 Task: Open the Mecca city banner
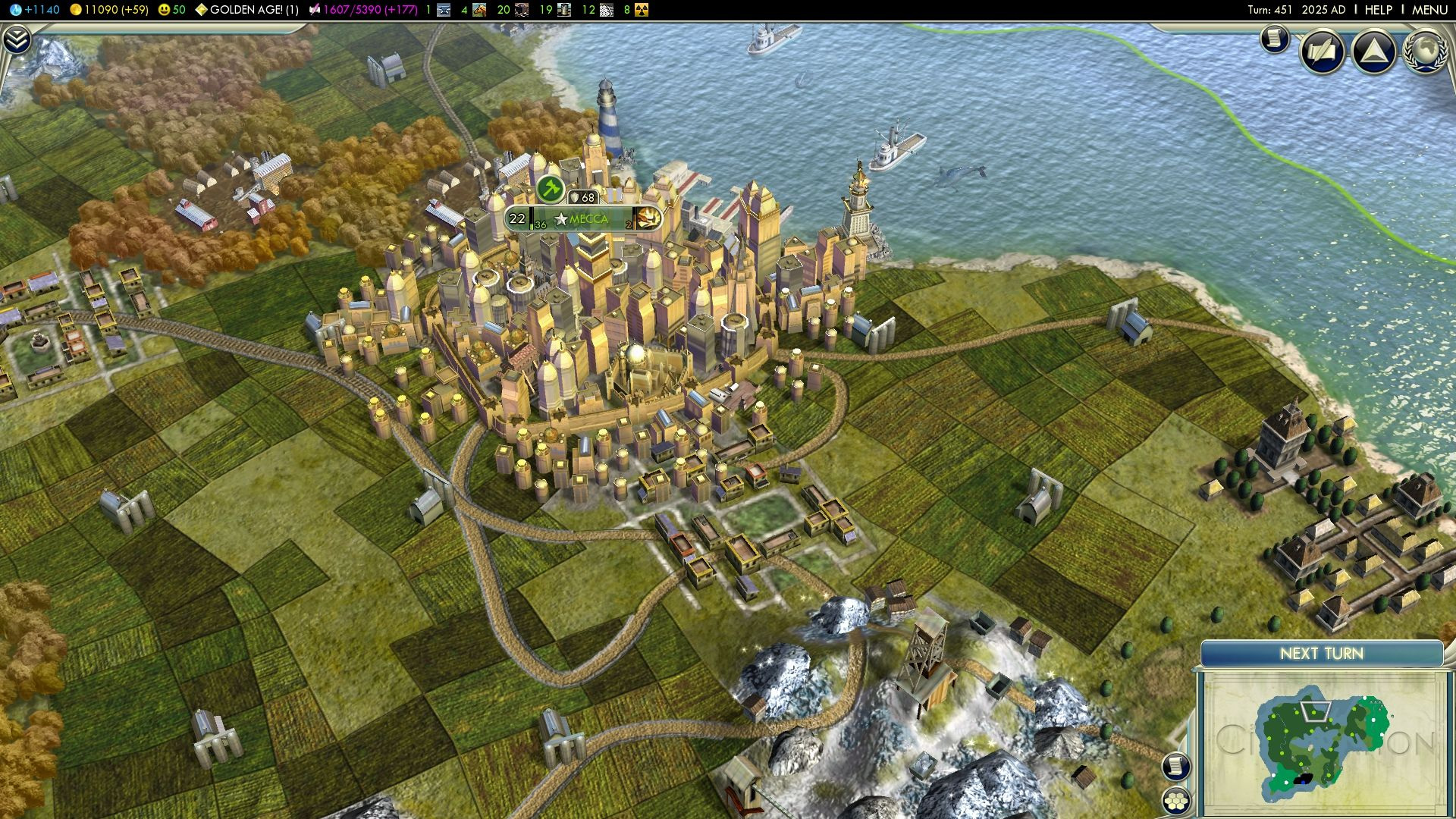588,219
